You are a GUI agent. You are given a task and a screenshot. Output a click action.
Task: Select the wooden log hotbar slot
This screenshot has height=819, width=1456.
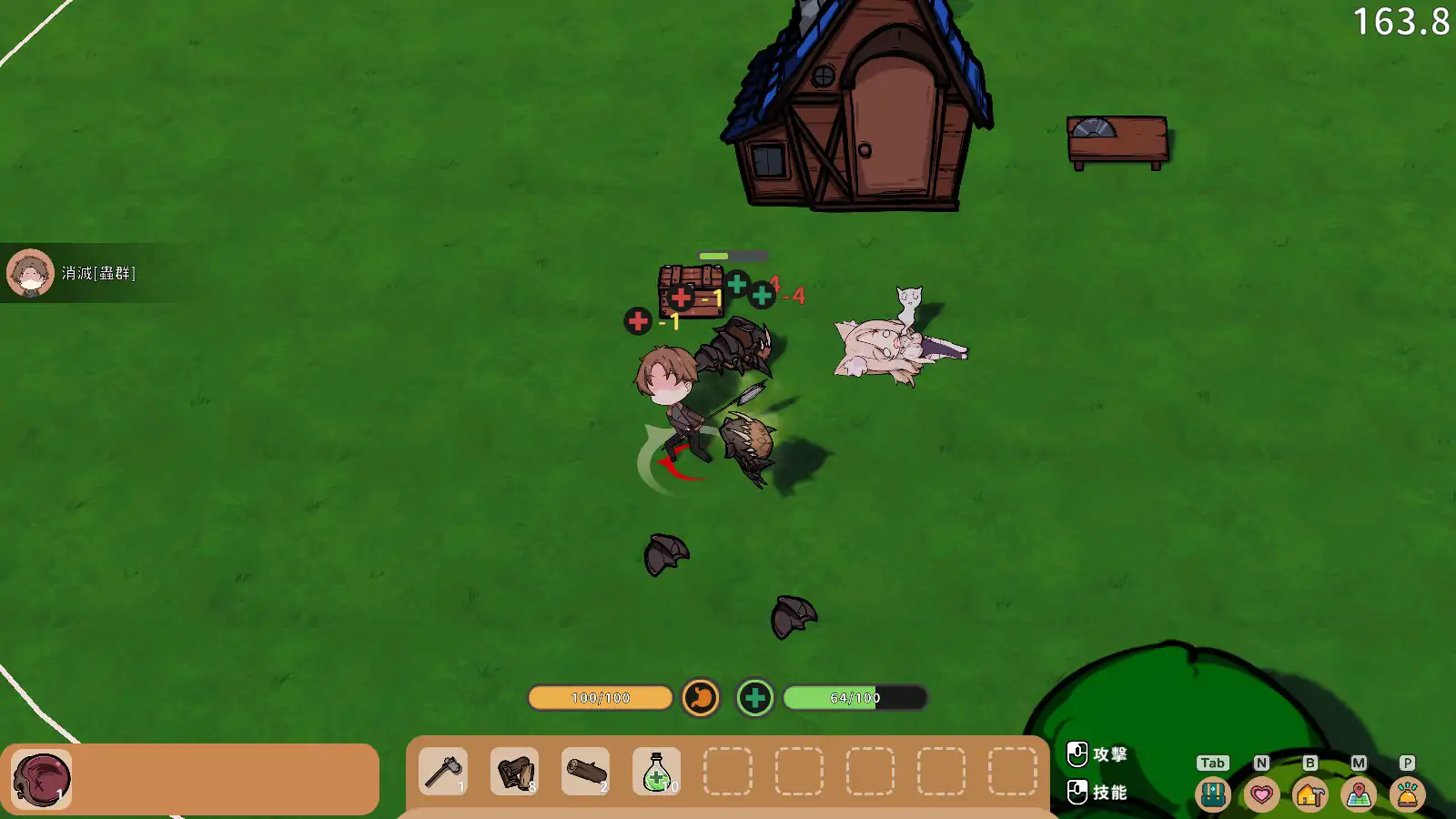point(585,772)
